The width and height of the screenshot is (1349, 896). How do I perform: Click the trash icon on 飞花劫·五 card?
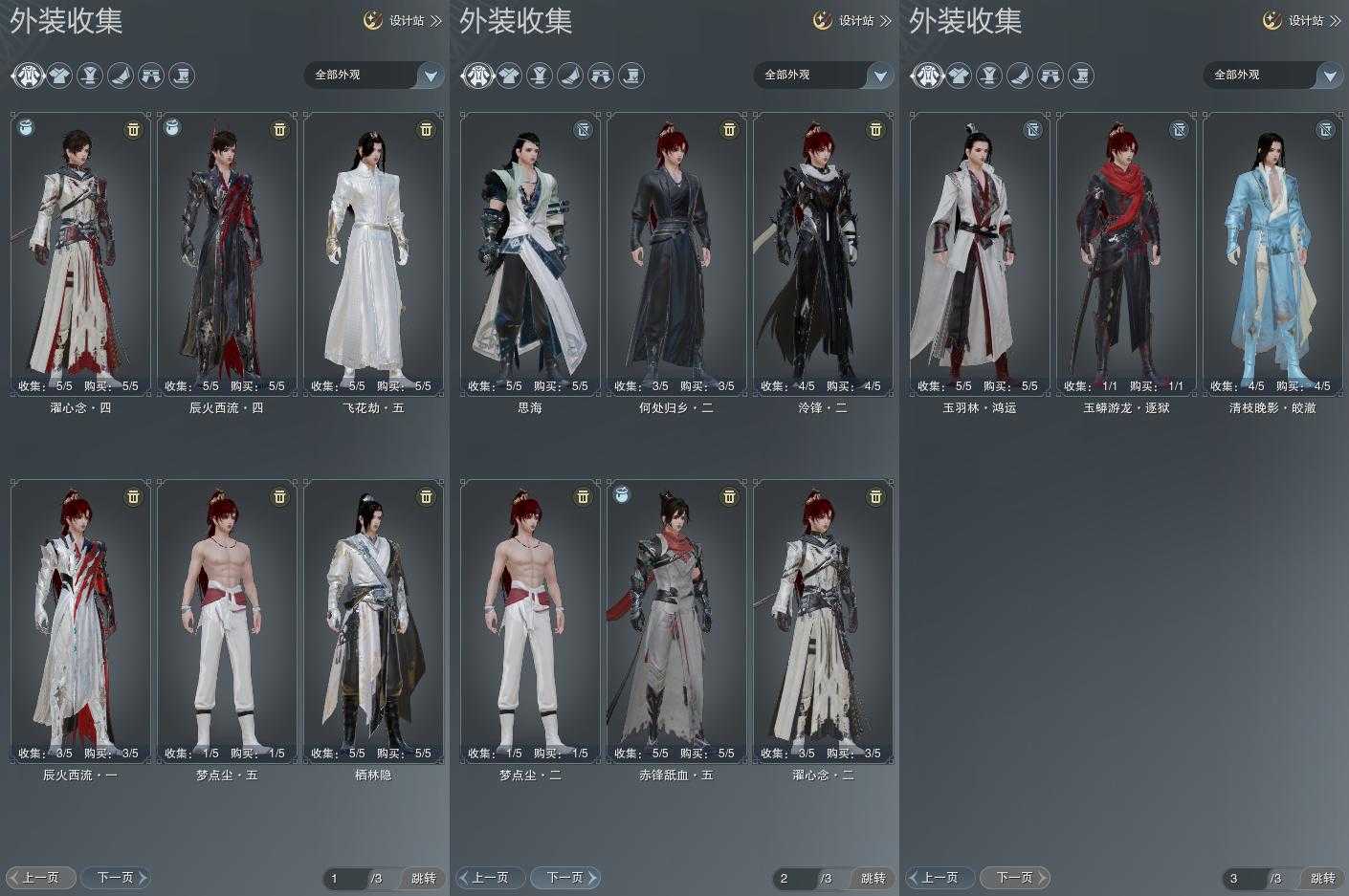click(x=426, y=129)
